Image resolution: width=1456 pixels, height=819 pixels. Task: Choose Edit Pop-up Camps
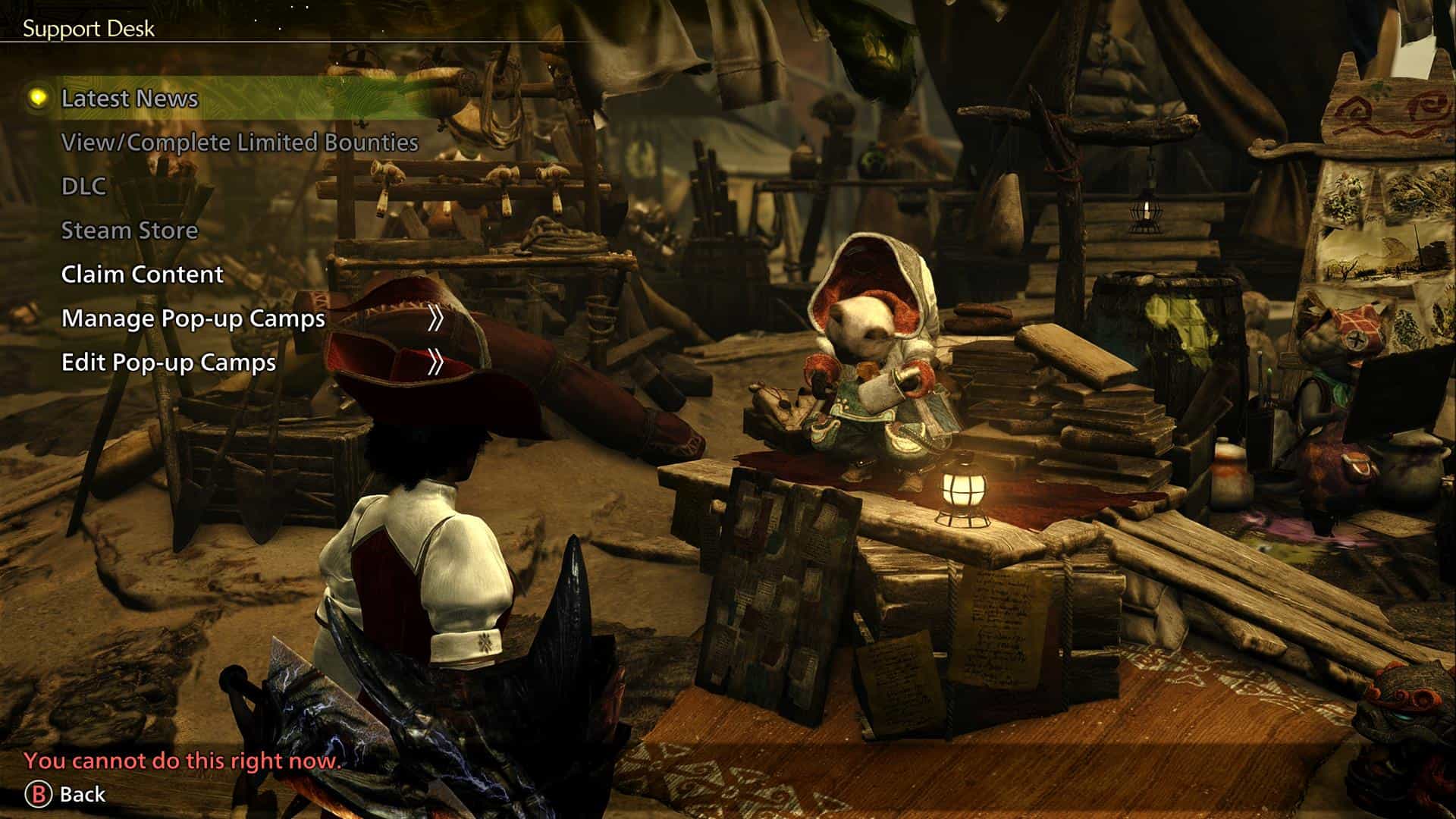click(x=169, y=362)
